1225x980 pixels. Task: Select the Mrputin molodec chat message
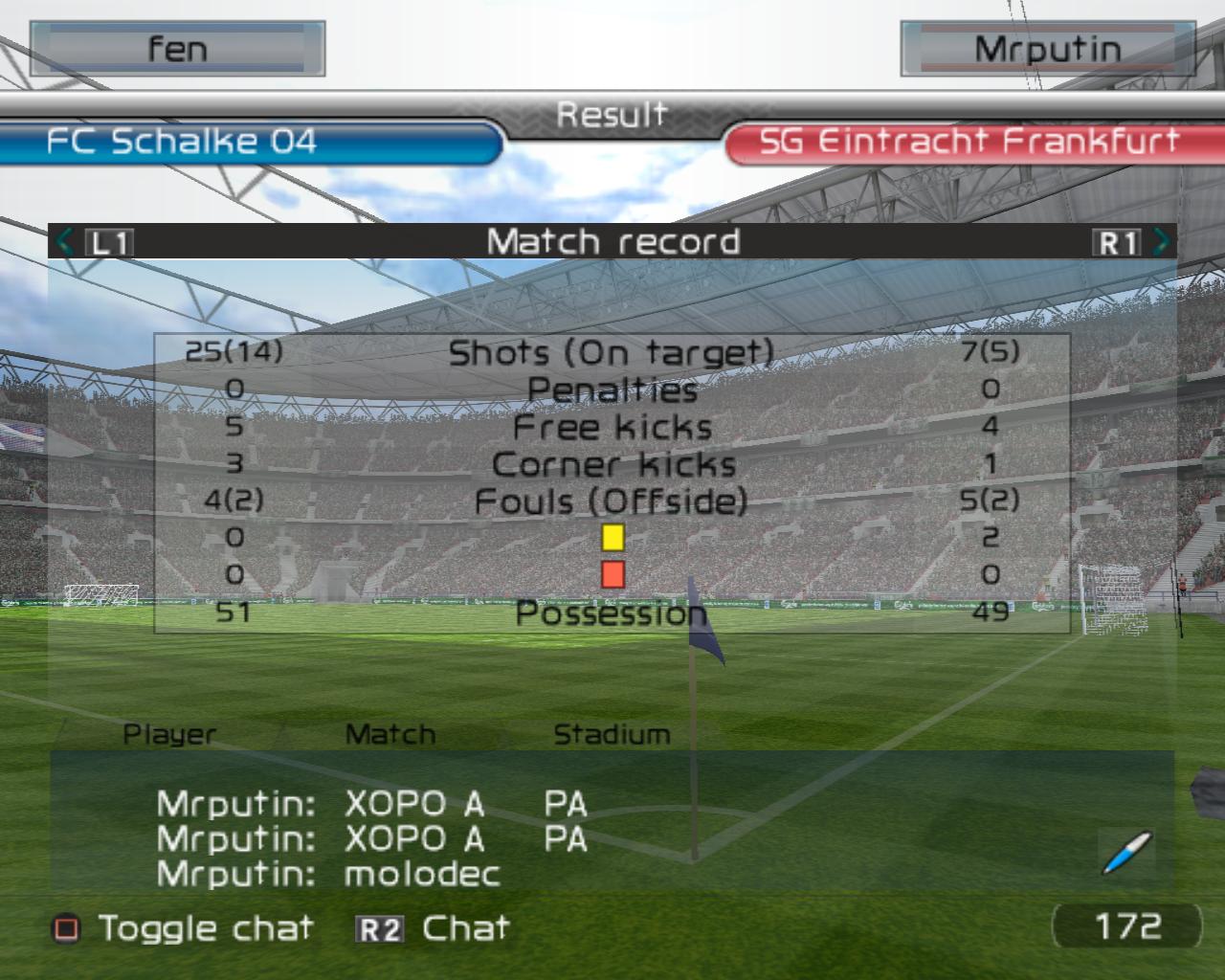328,874
